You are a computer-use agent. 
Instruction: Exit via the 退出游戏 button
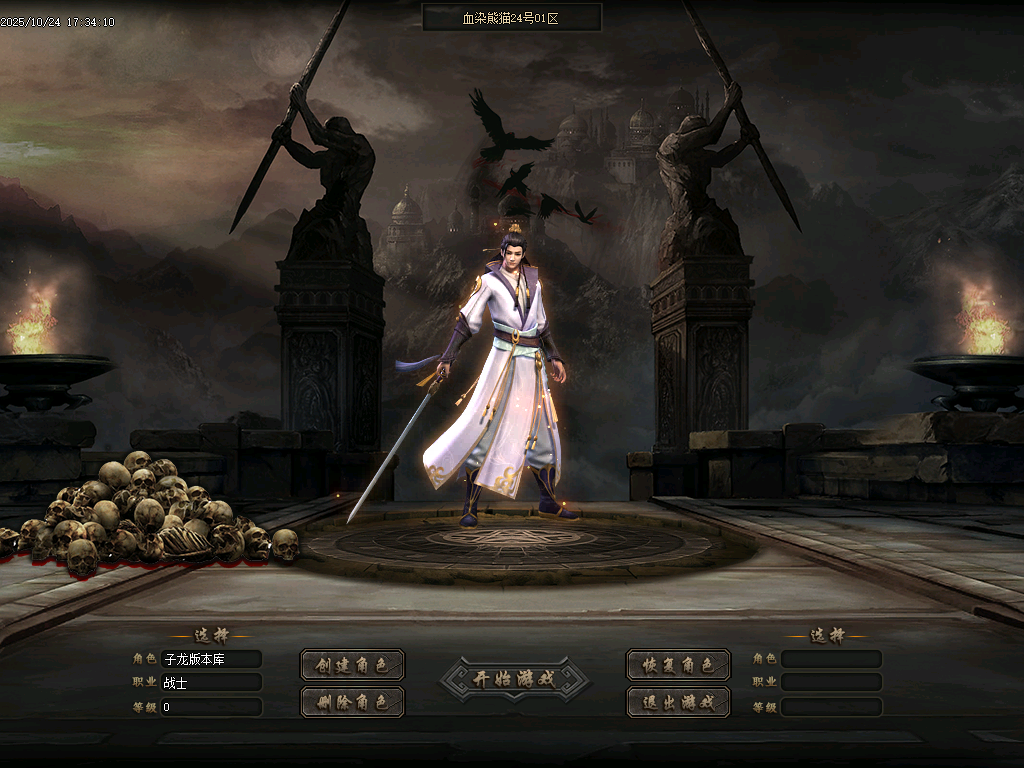click(678, 702)
